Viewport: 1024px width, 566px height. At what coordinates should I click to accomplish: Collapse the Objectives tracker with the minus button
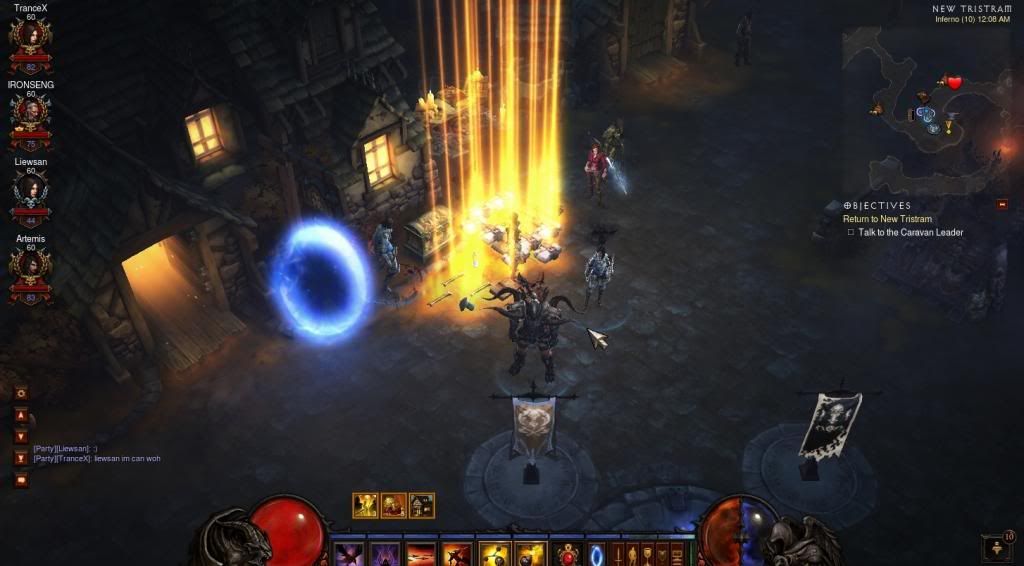[x=1001, y=205]
